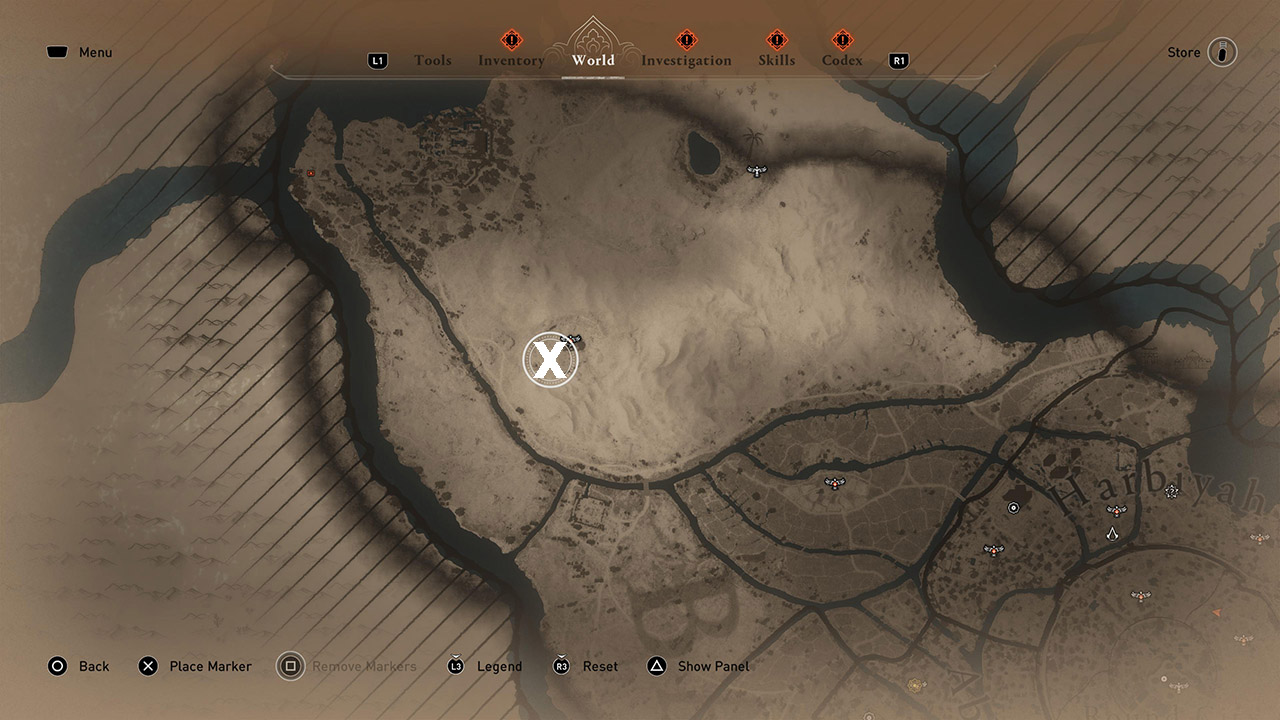Open the Skills tab
The height and width of the screenshot is (720, 1280).
777,60
